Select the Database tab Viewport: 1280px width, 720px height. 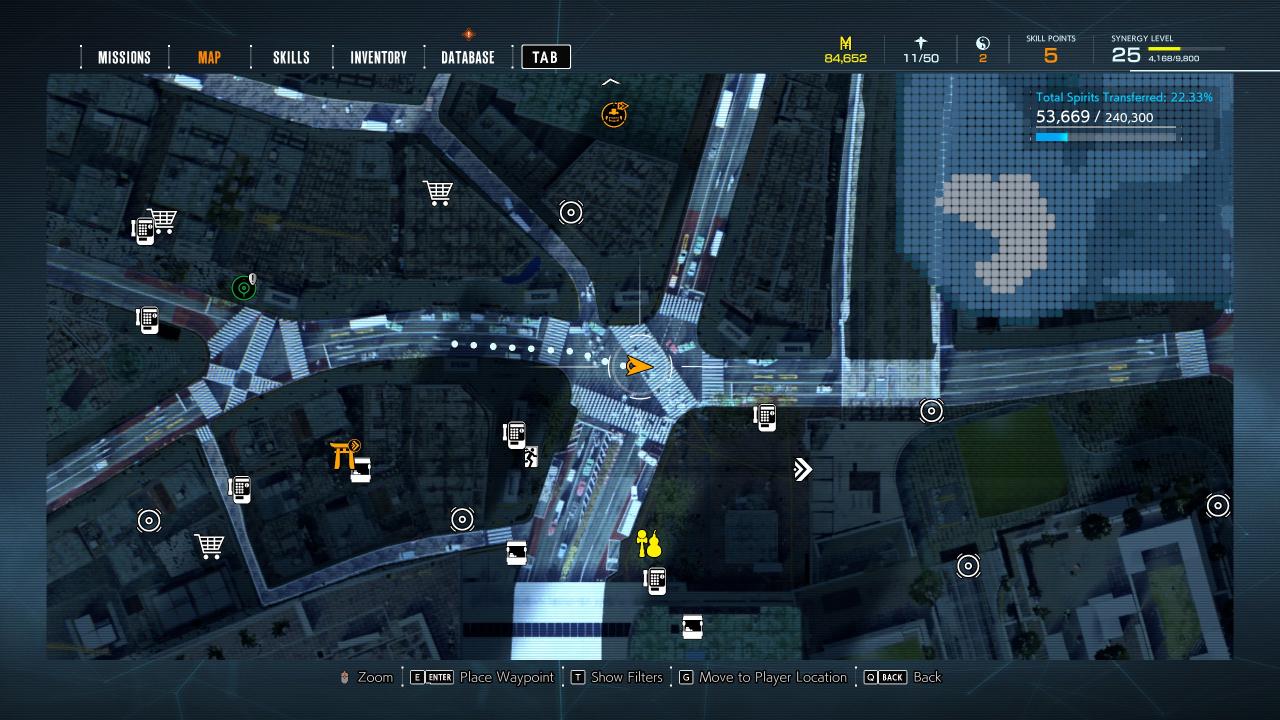click(x=468, y=57)
